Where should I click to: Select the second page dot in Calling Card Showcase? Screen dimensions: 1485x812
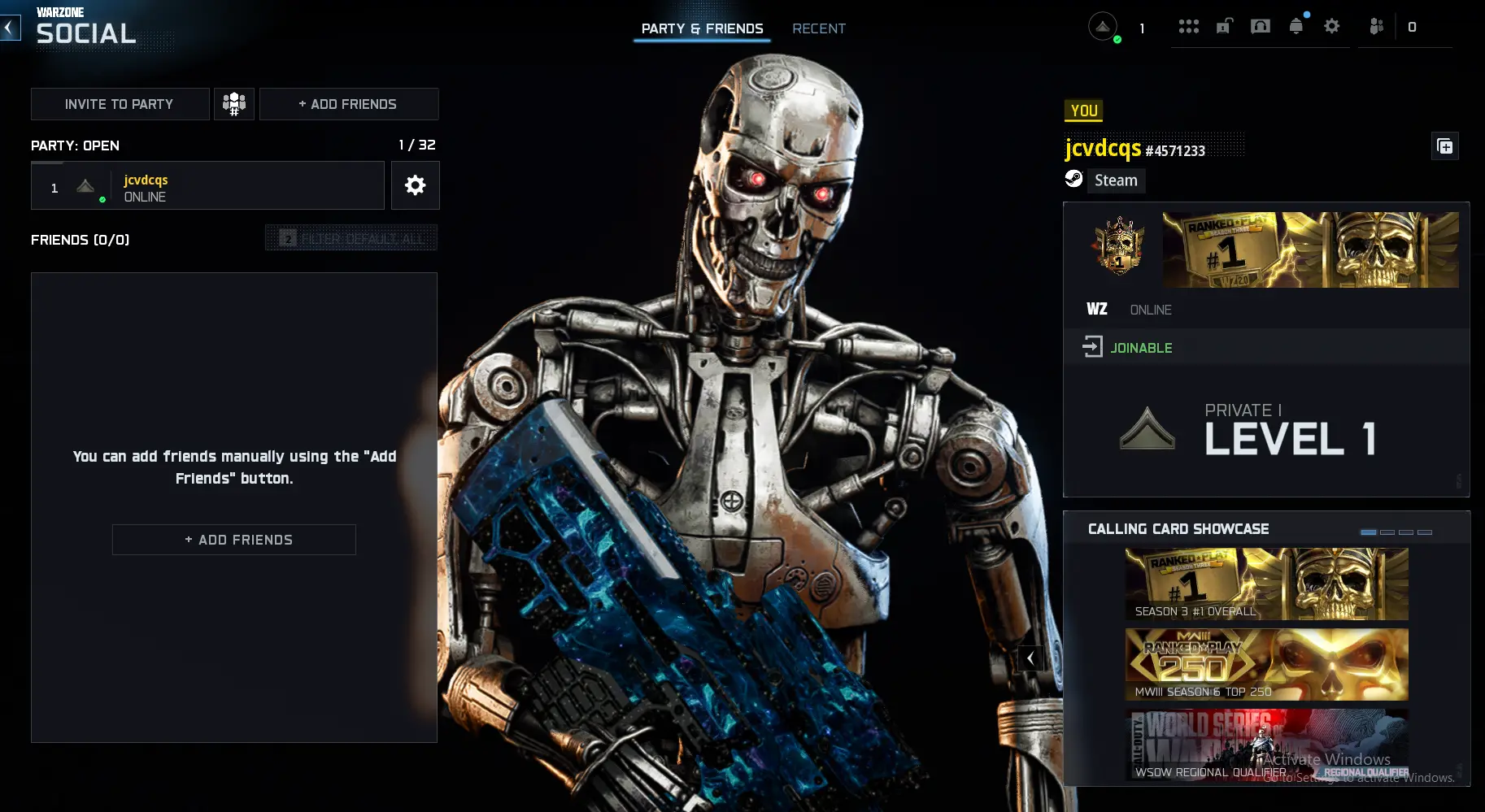[x=1387, y=532]
